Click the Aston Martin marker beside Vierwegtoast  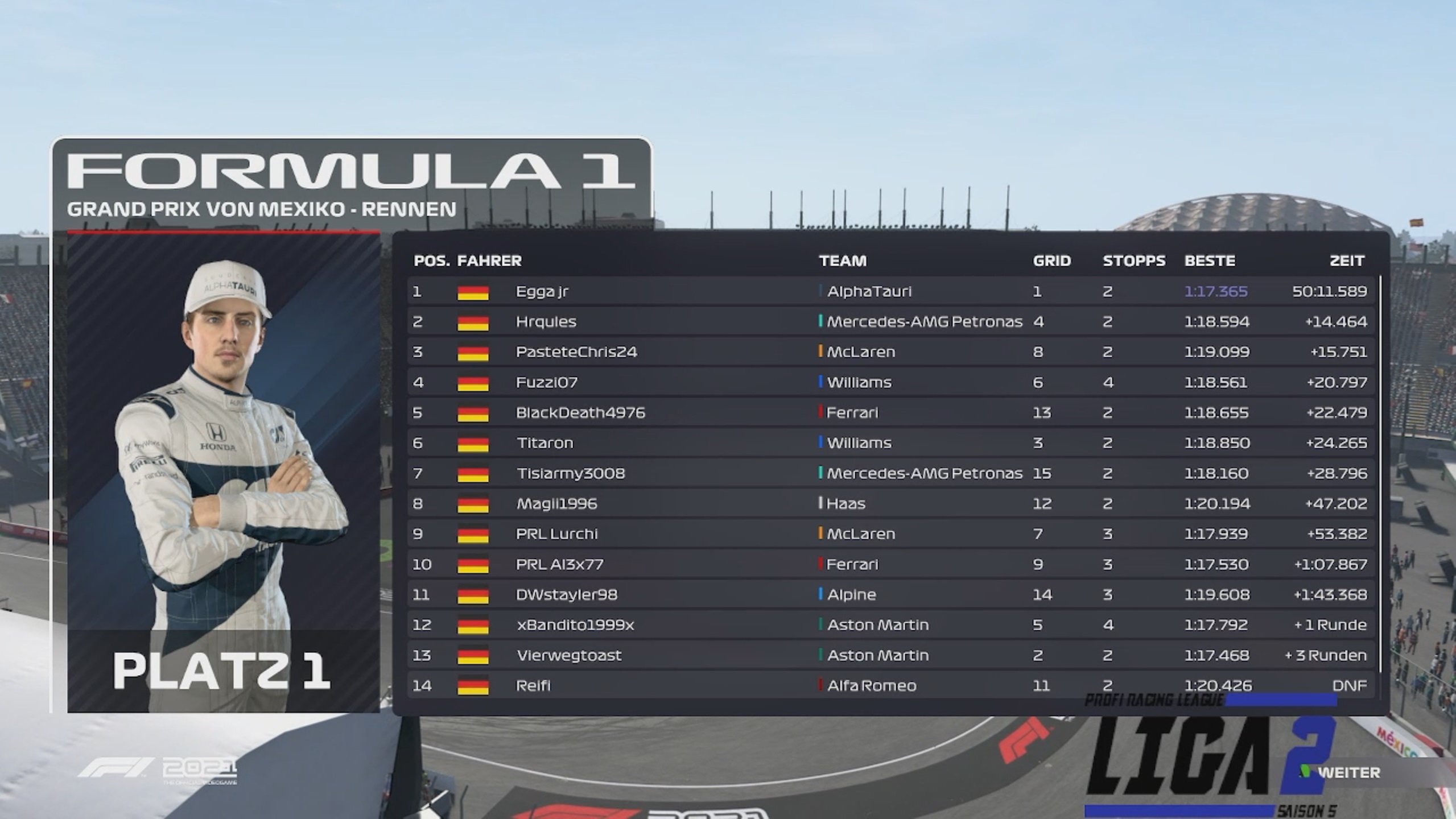(x=819, y=655)
